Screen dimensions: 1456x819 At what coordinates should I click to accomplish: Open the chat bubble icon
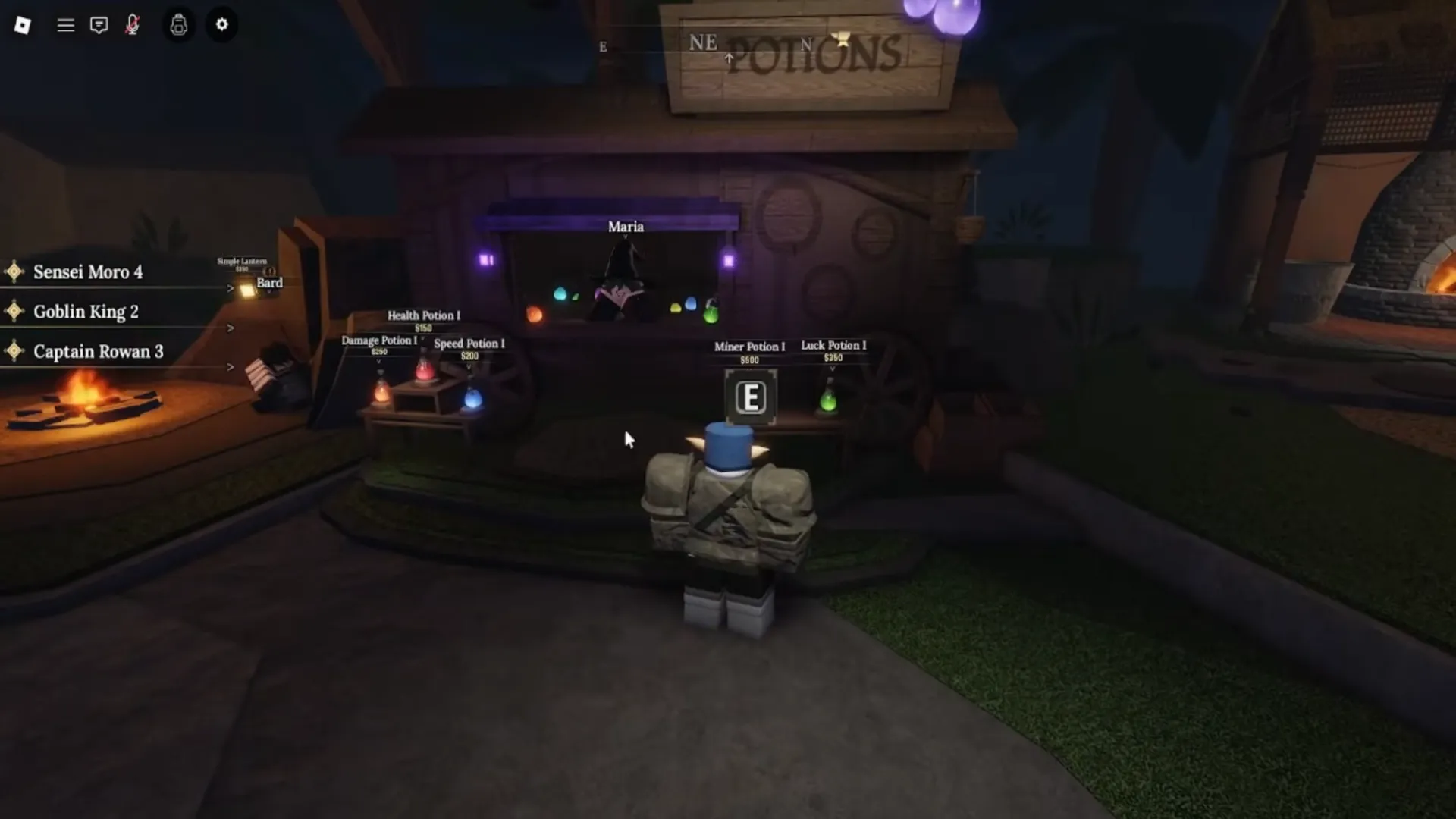tap(99, 25)
